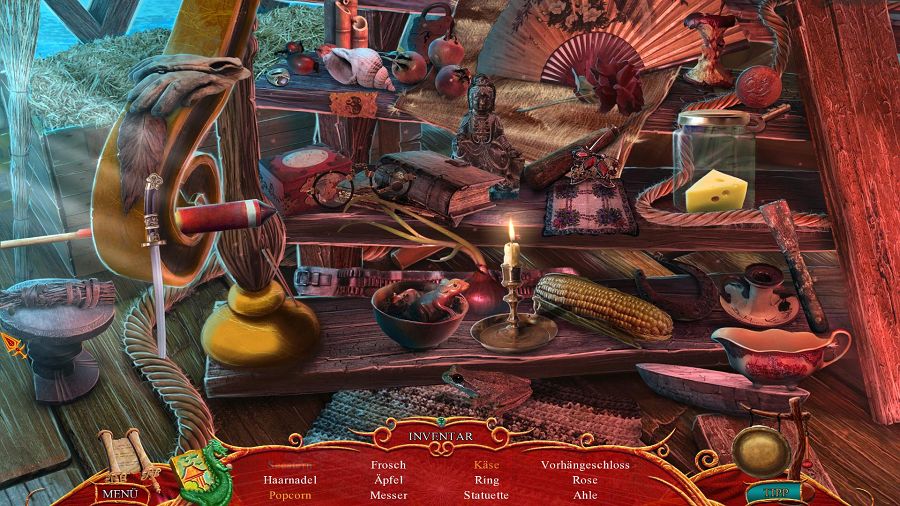Select 'Rose' in the item list
Image resolution: width=900 pixels, height=506 pixels.
pyautogui.click(x=585, y=480)
